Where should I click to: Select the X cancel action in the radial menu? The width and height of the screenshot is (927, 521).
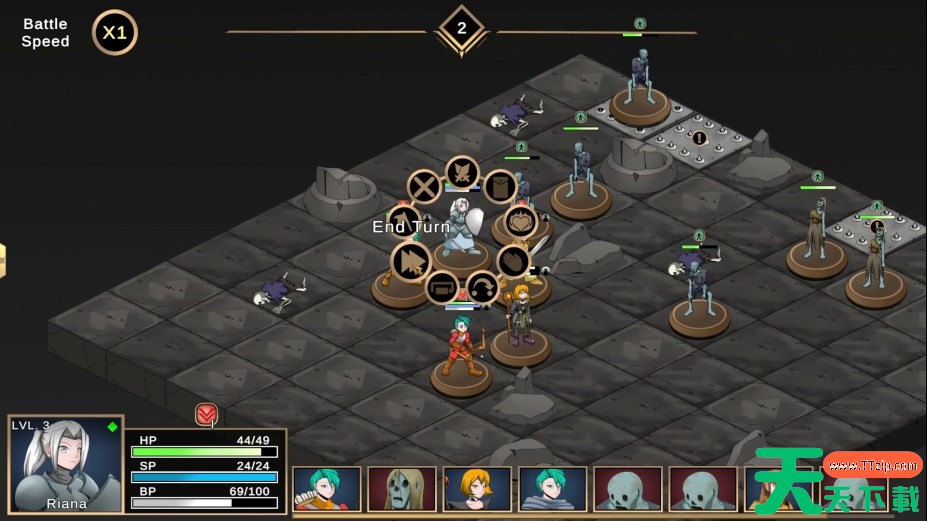coord(424,187)
